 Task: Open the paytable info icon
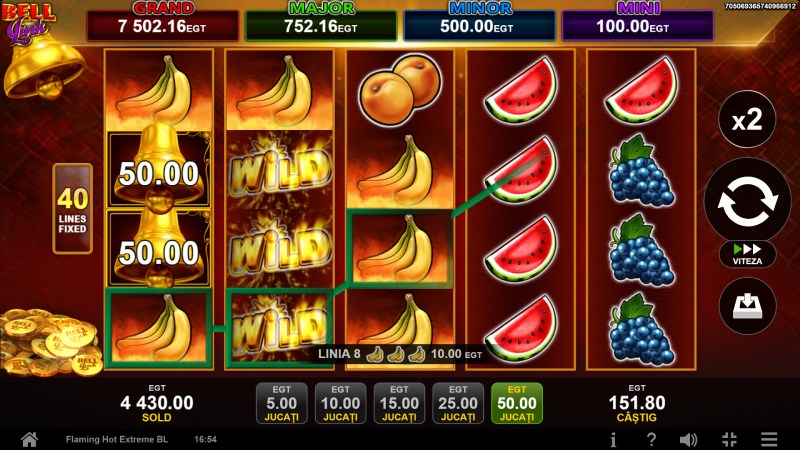[x=613, y=439]
